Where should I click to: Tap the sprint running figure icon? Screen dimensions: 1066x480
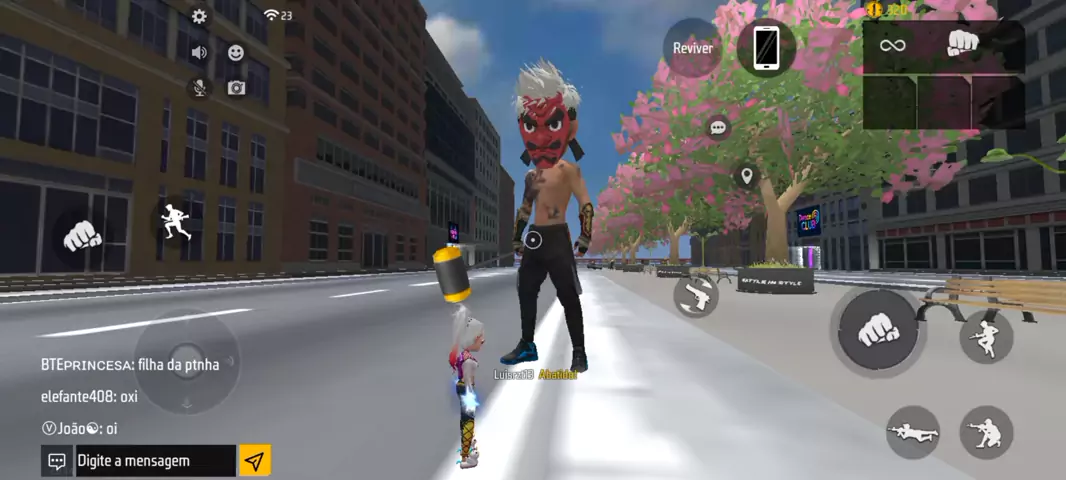[176, 220]
